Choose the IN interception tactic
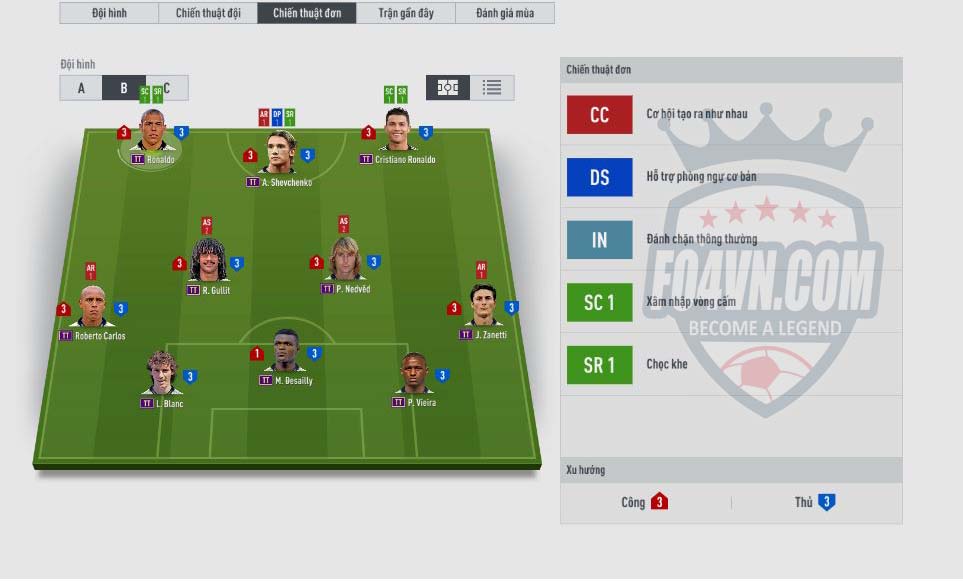This screenshot has height=582, width=963. [x=599, y=240]
